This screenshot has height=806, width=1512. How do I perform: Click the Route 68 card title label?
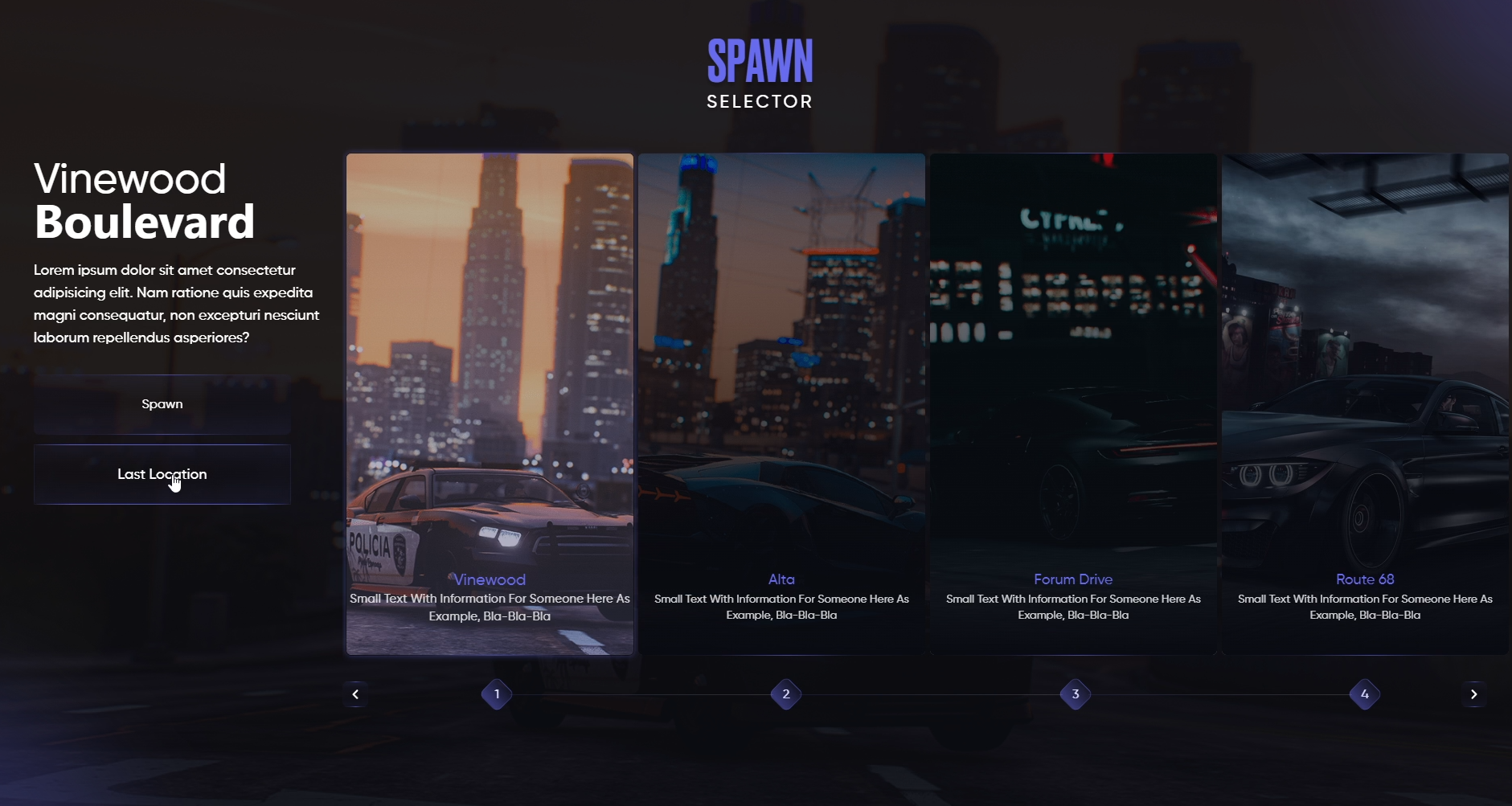(x=1364, y=579)
